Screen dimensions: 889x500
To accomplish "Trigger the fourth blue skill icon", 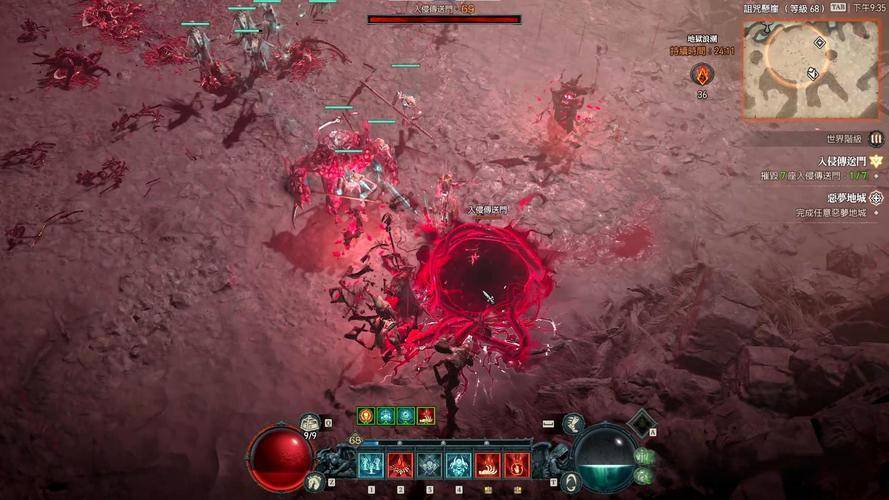I will coord(458,465).
